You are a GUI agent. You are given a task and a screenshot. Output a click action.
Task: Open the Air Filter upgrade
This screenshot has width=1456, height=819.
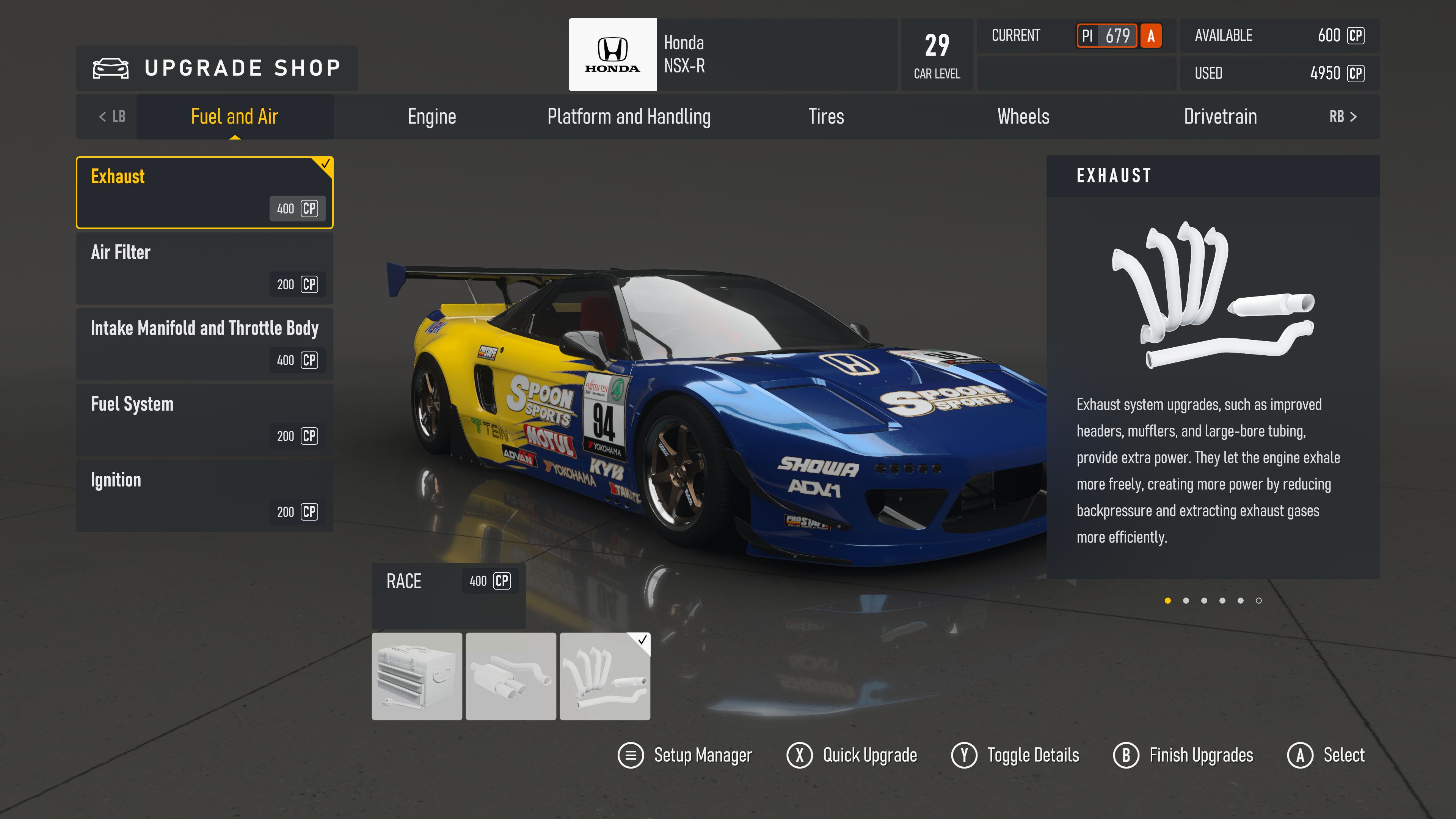click(204, 268)
